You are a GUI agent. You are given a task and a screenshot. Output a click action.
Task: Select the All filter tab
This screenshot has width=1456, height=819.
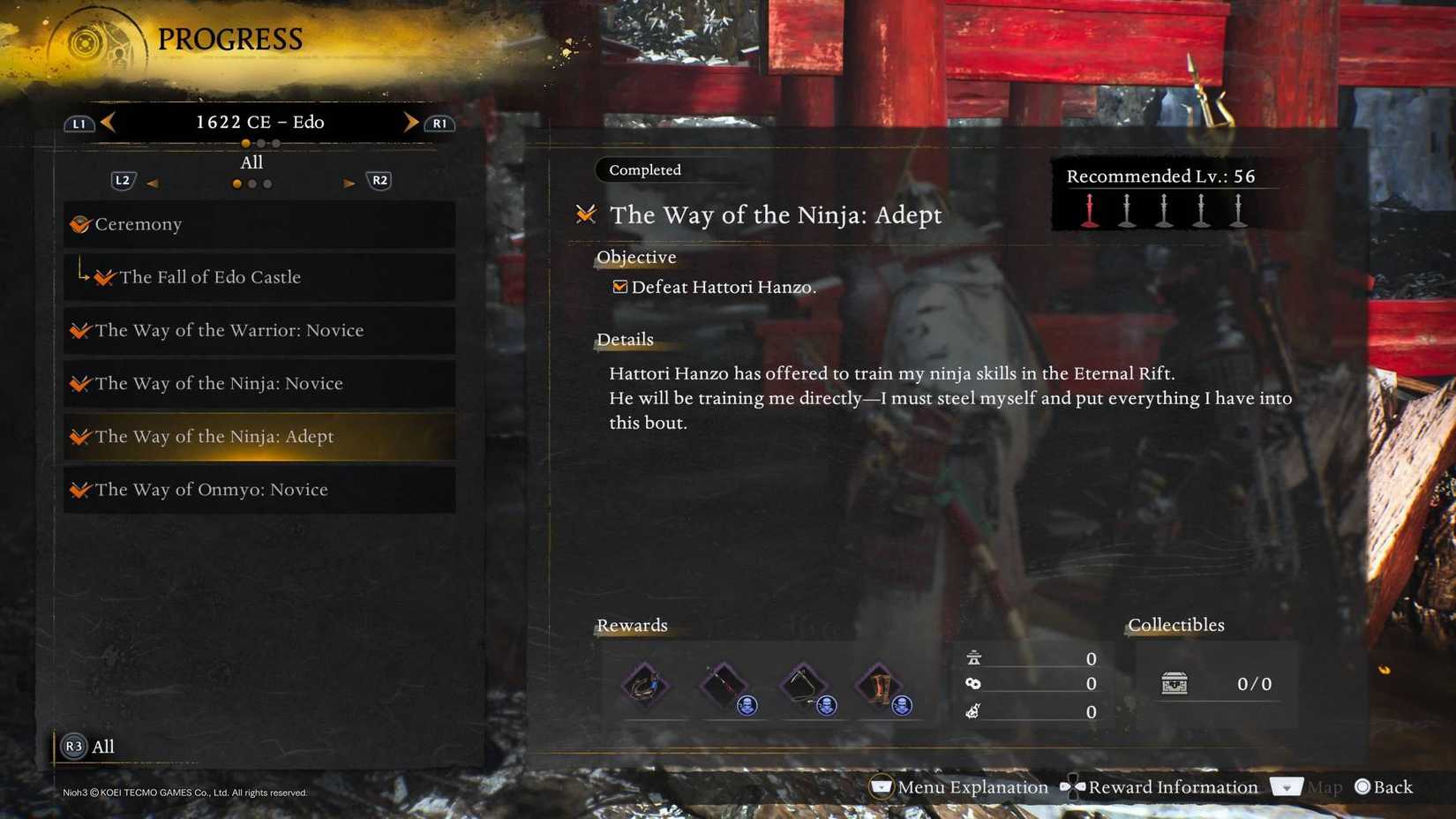coord(251,162)
